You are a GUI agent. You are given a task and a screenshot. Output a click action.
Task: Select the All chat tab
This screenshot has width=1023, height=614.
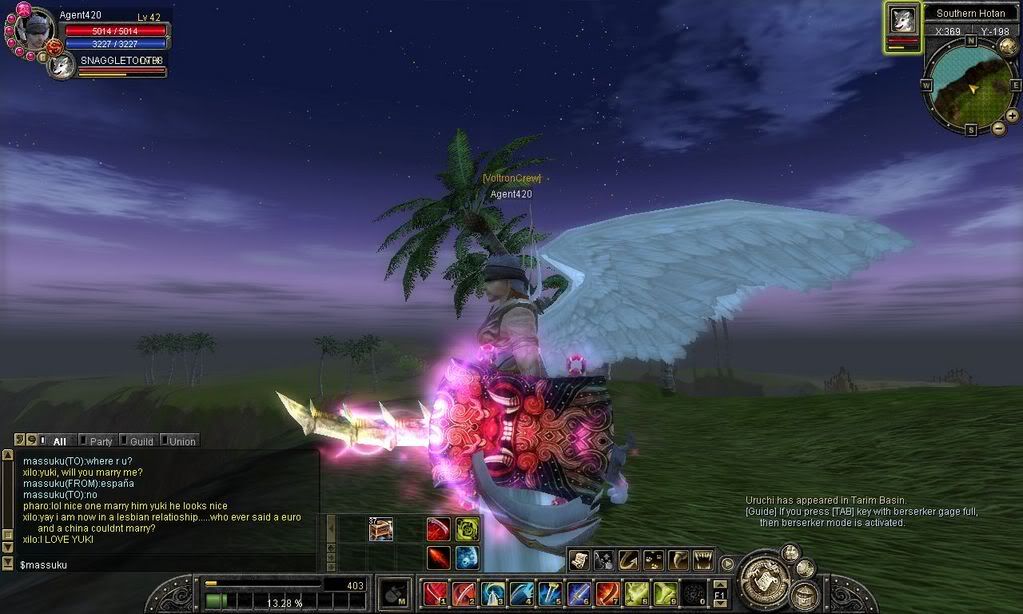[59, 440]
